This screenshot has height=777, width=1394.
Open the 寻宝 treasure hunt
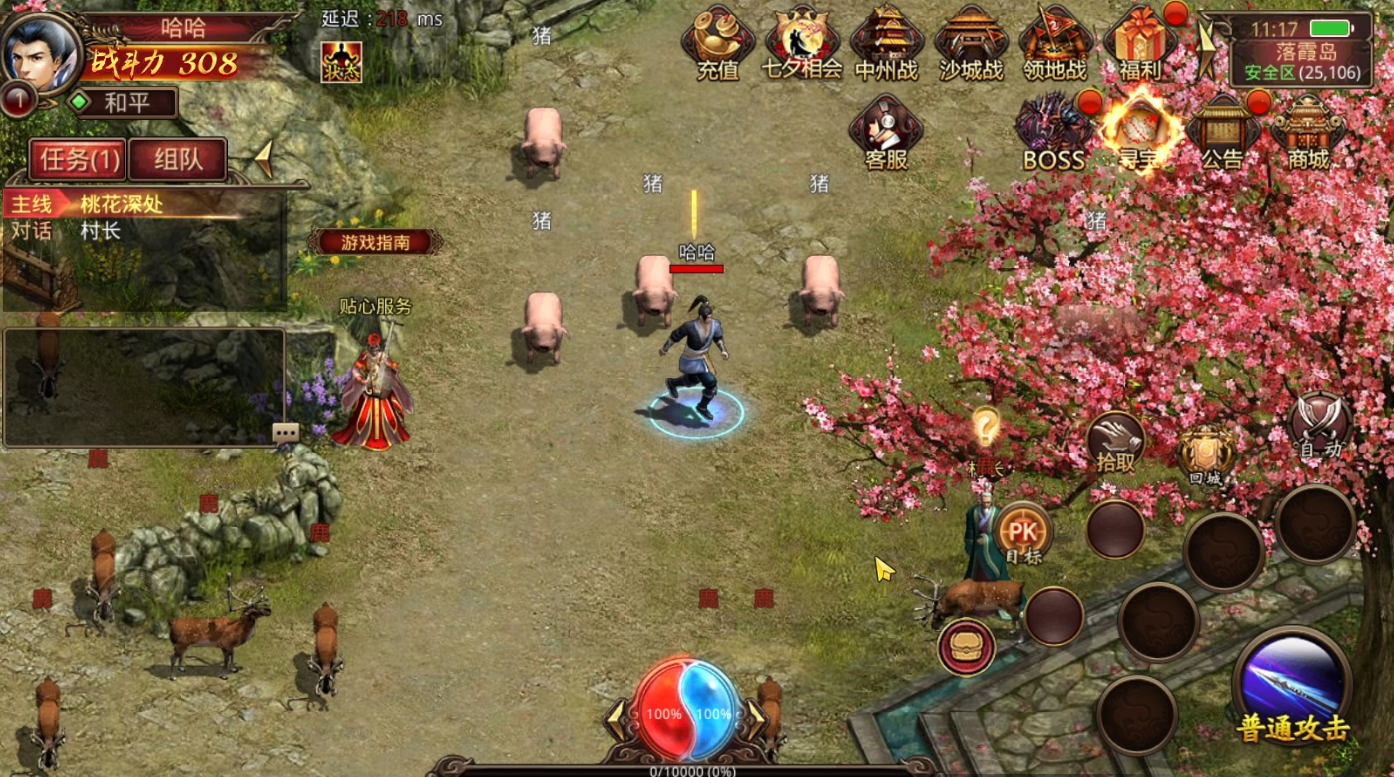pos(1138,132)
